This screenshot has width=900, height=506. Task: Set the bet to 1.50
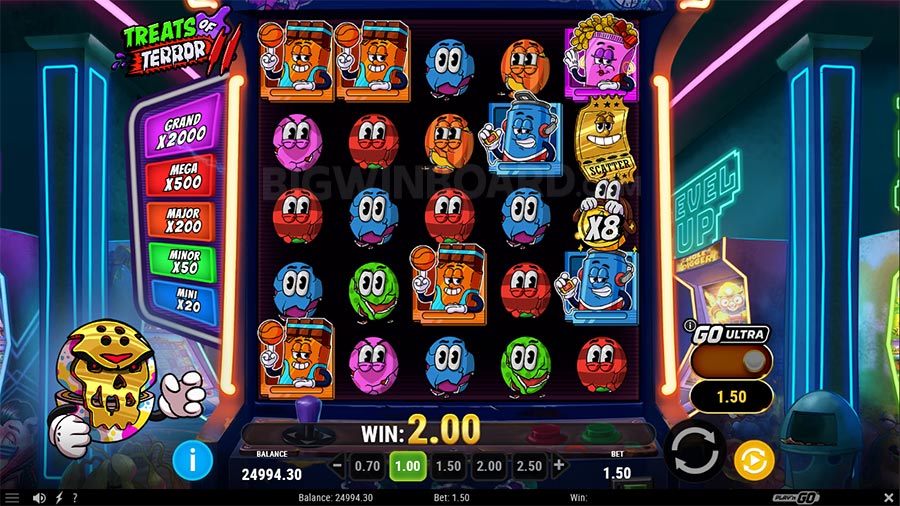point(448,465)
